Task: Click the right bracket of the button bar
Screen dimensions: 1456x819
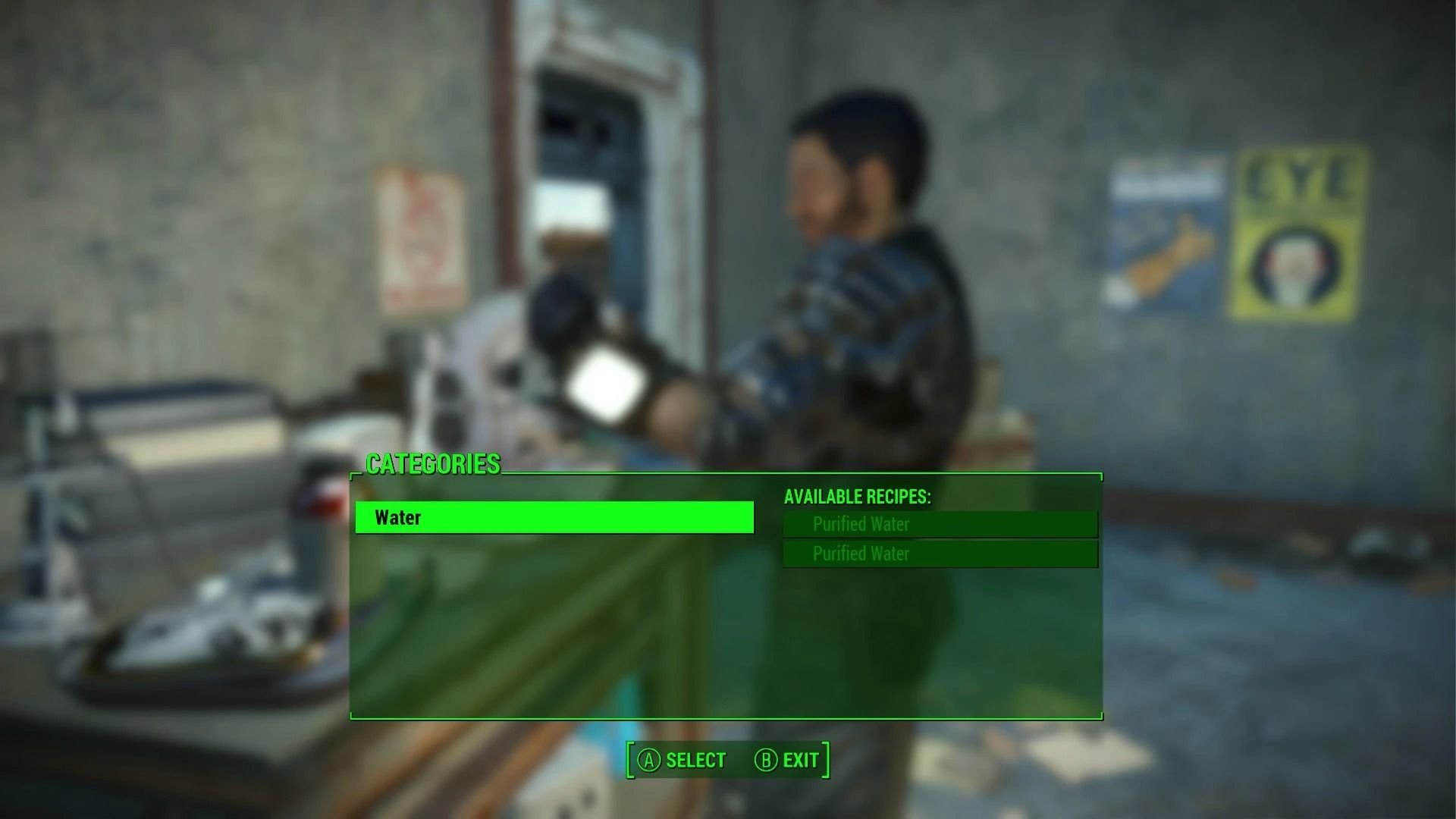Action: [x=827, y=760]
